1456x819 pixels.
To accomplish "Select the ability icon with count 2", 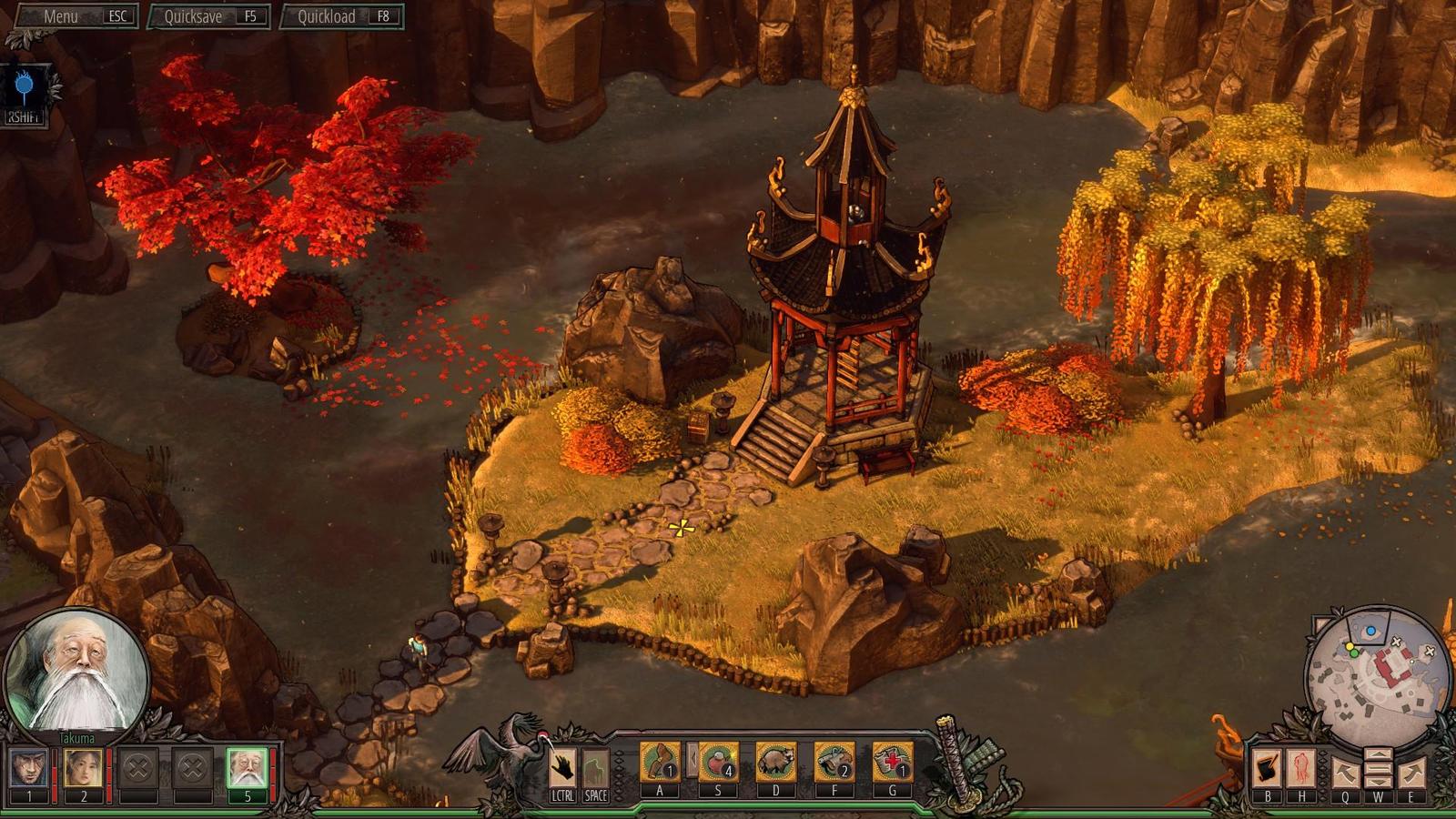I will pos(834,762).
